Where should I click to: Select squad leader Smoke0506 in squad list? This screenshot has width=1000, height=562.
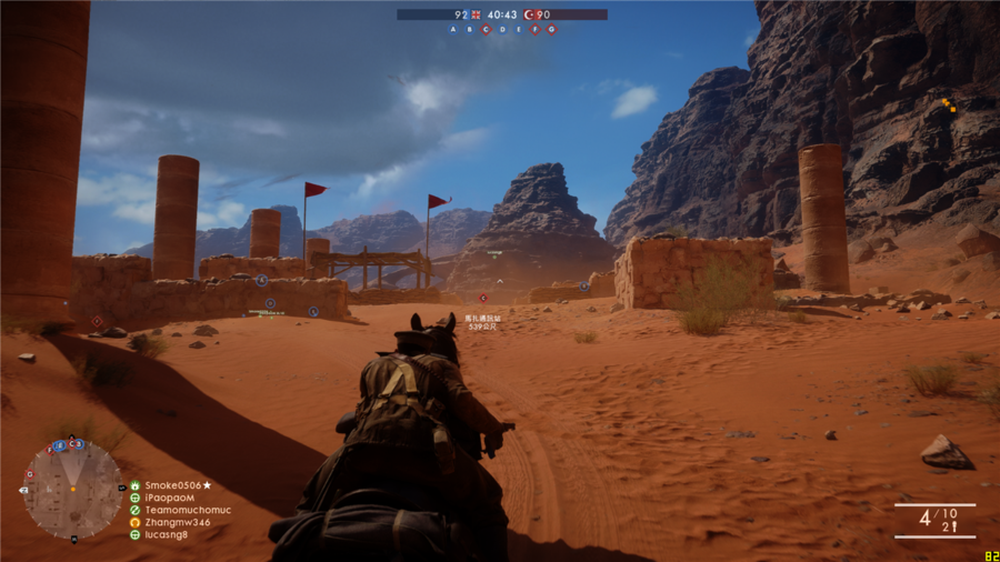(177, 485)
